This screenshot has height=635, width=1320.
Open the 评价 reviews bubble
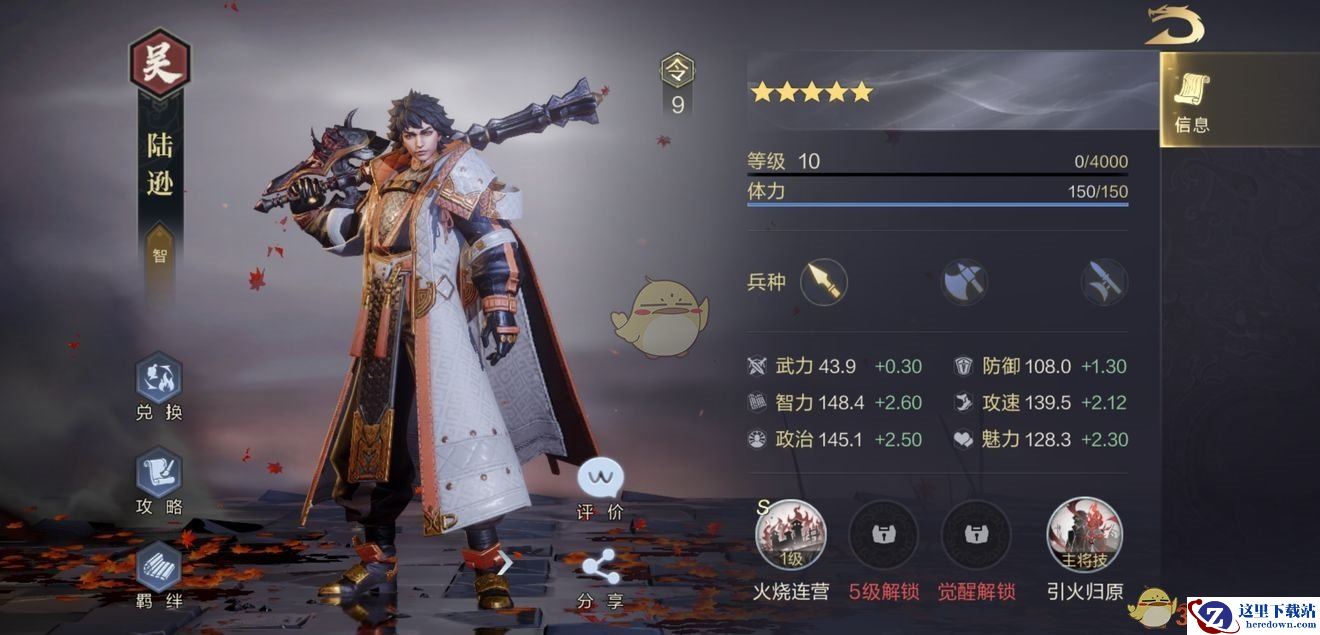[x=600, y=480]
